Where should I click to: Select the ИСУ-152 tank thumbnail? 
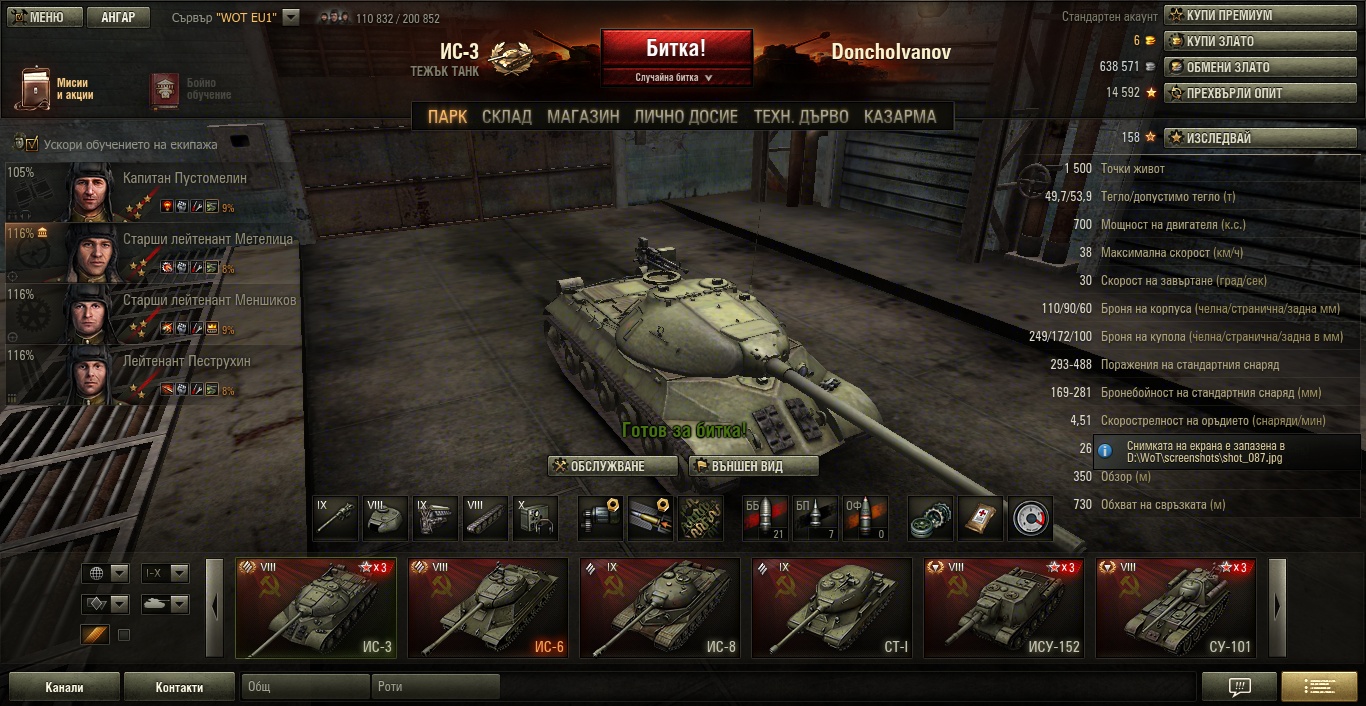pyautogui.click(x=1004, y=608)
